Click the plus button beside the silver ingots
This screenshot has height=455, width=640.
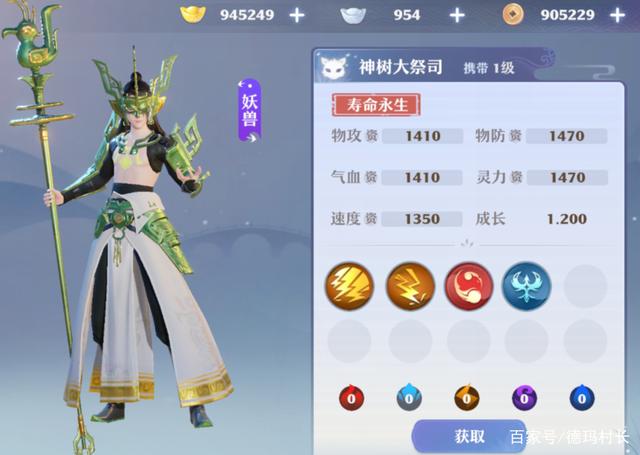pyautogui.click(x=457, y=15)
